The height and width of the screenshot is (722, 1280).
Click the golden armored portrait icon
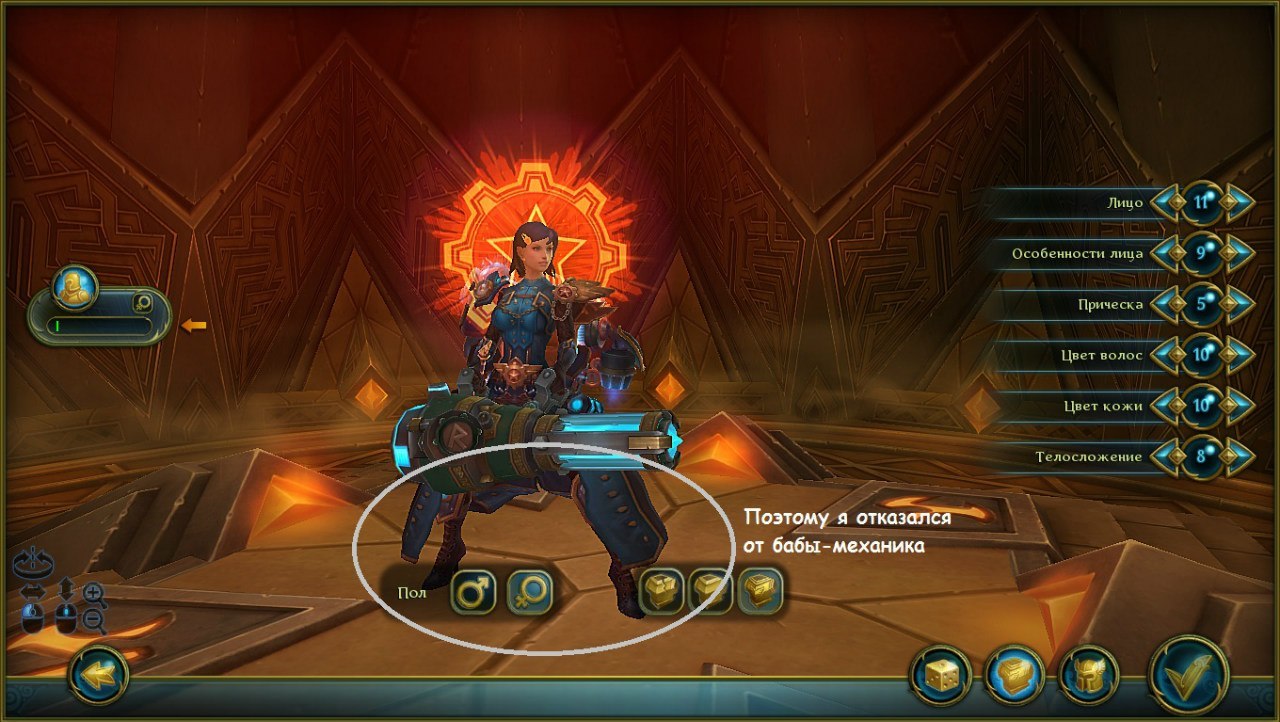coord(75,287)
